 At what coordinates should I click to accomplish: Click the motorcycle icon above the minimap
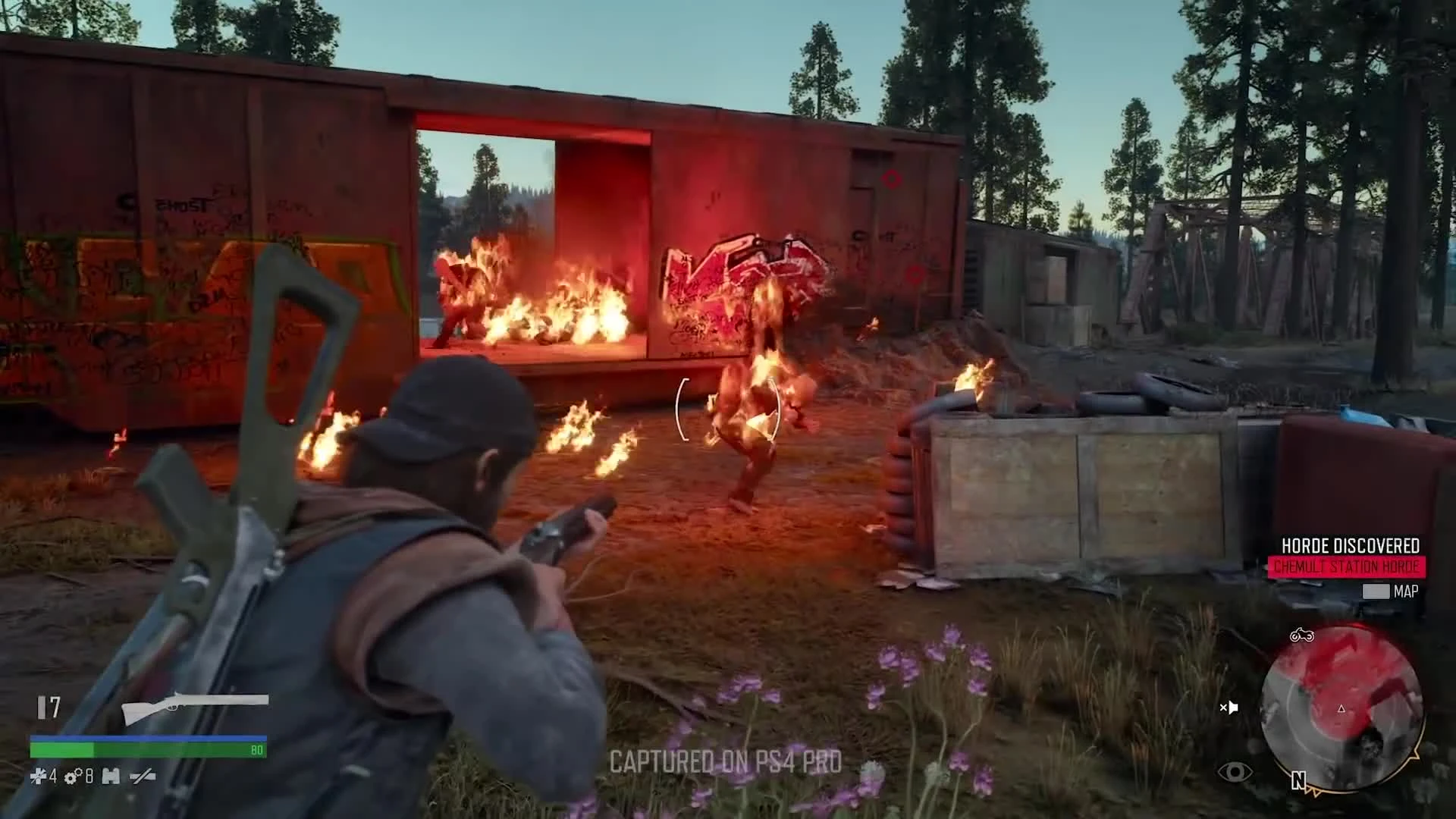tap(1302, 635)
